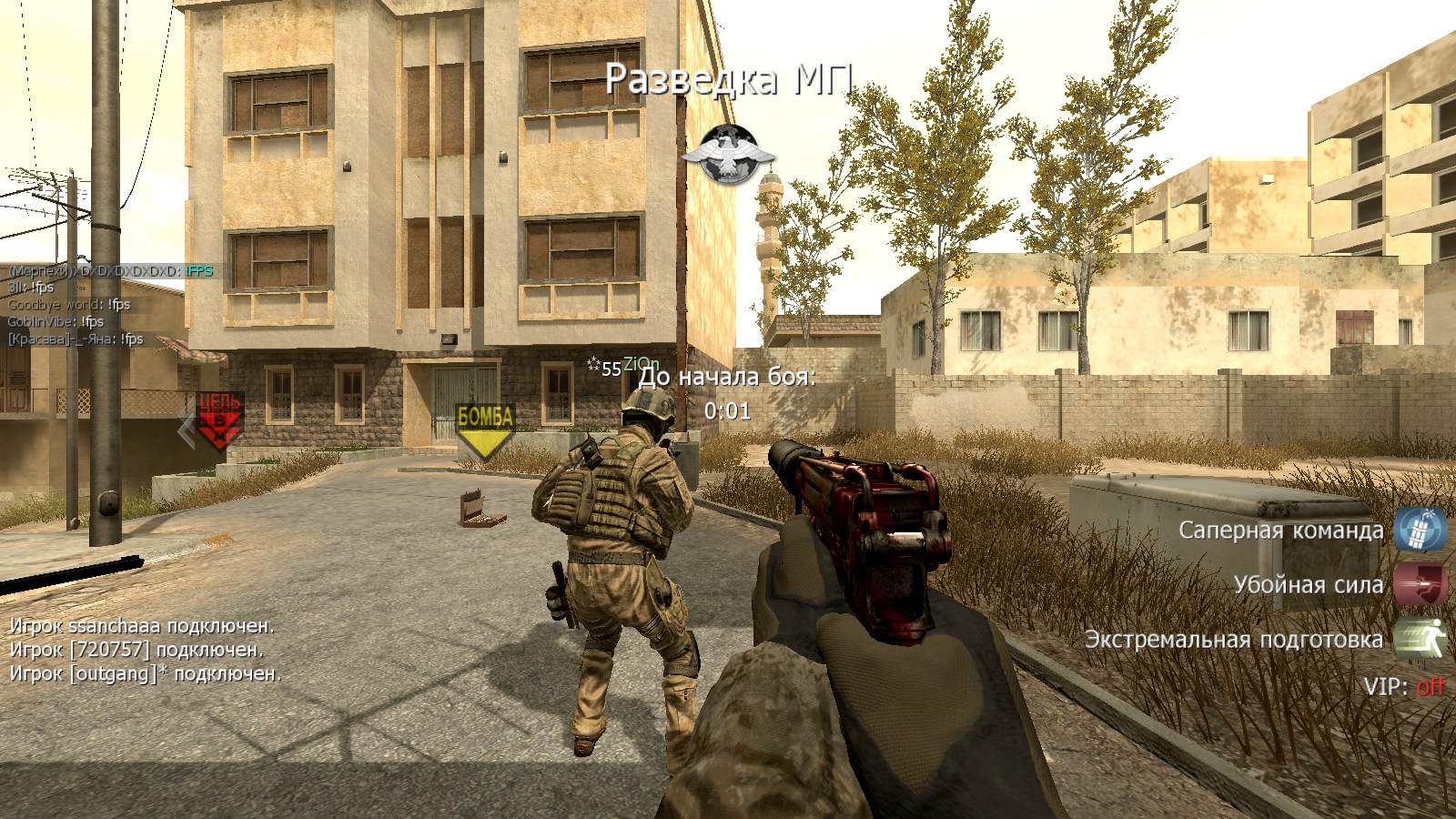Select the red ЦЕЛЬ B objective marker

(220, 420)
